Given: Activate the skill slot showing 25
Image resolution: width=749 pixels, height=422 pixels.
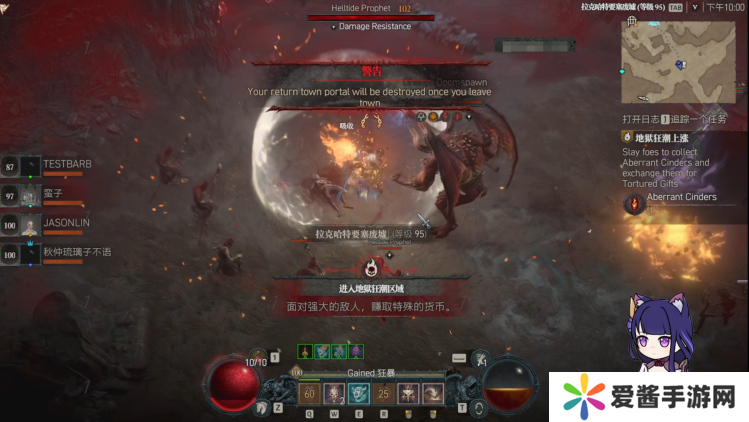Looking at the screenshot, I should point(384,394).
